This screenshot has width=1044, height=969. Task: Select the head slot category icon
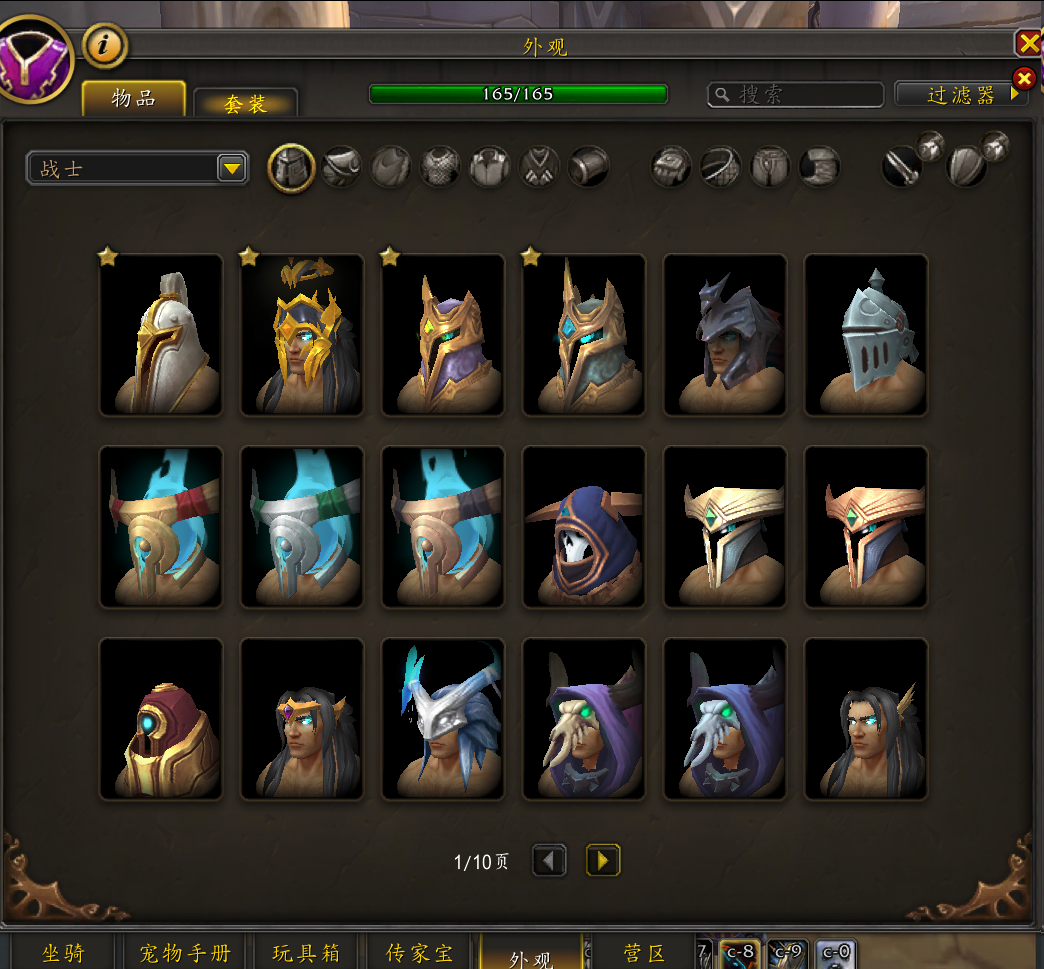pos(292,168)
